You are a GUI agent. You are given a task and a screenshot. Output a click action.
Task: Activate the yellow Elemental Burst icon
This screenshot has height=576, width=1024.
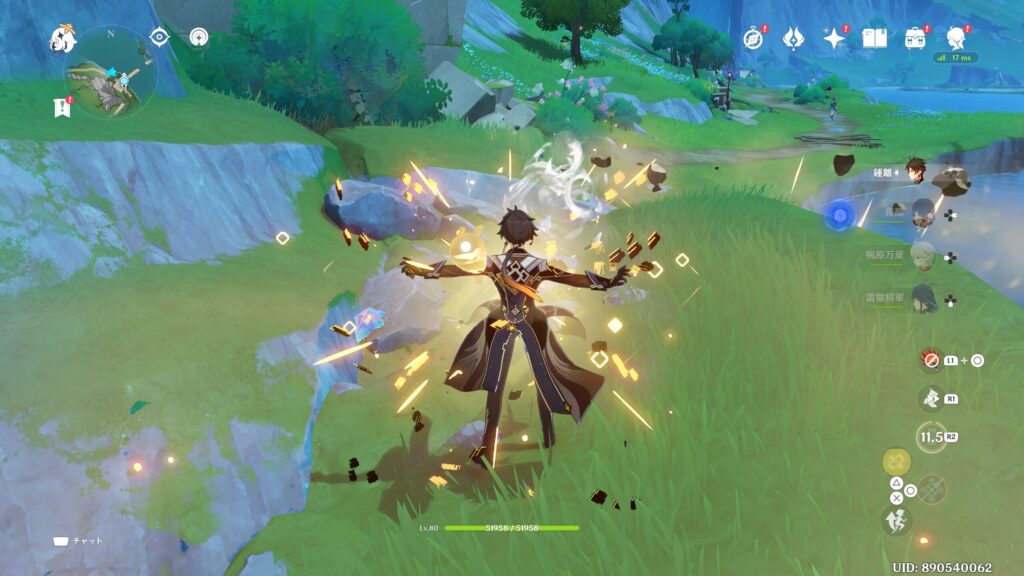click(x=896, y=461)
